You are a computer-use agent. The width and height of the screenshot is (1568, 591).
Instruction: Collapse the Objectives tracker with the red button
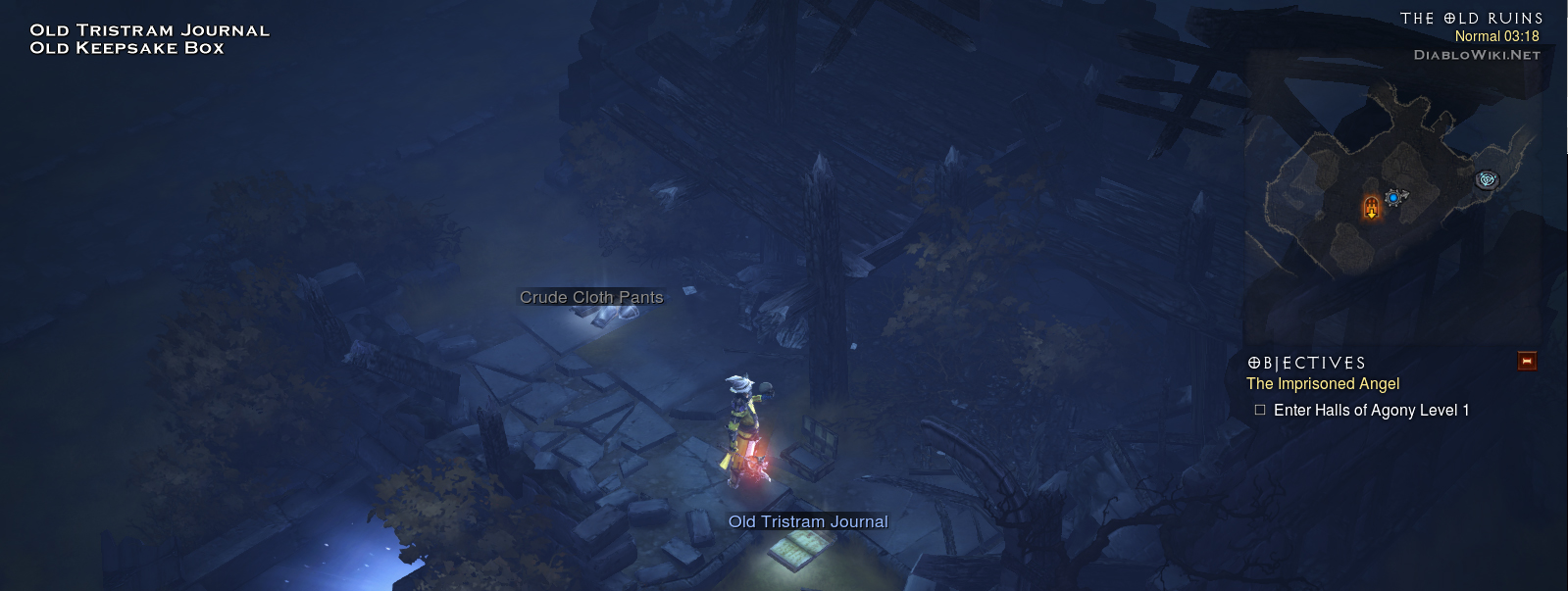(1527, 362)
